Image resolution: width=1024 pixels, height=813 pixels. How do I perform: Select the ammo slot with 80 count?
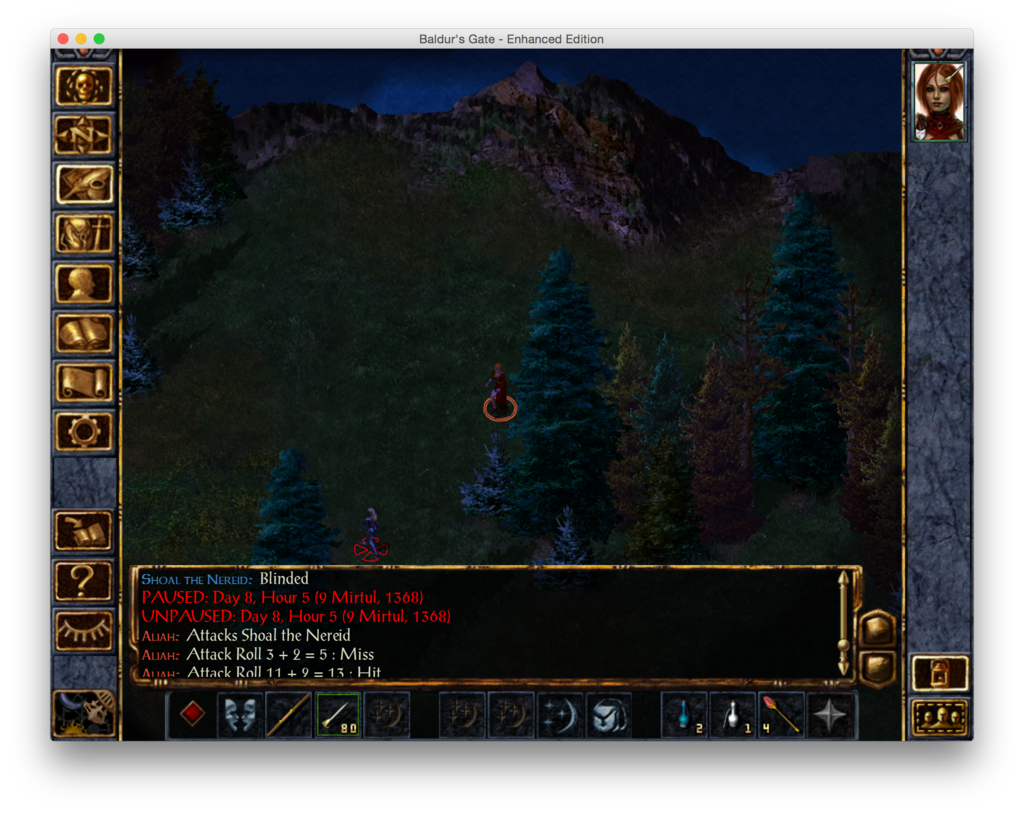click(338, 715)
